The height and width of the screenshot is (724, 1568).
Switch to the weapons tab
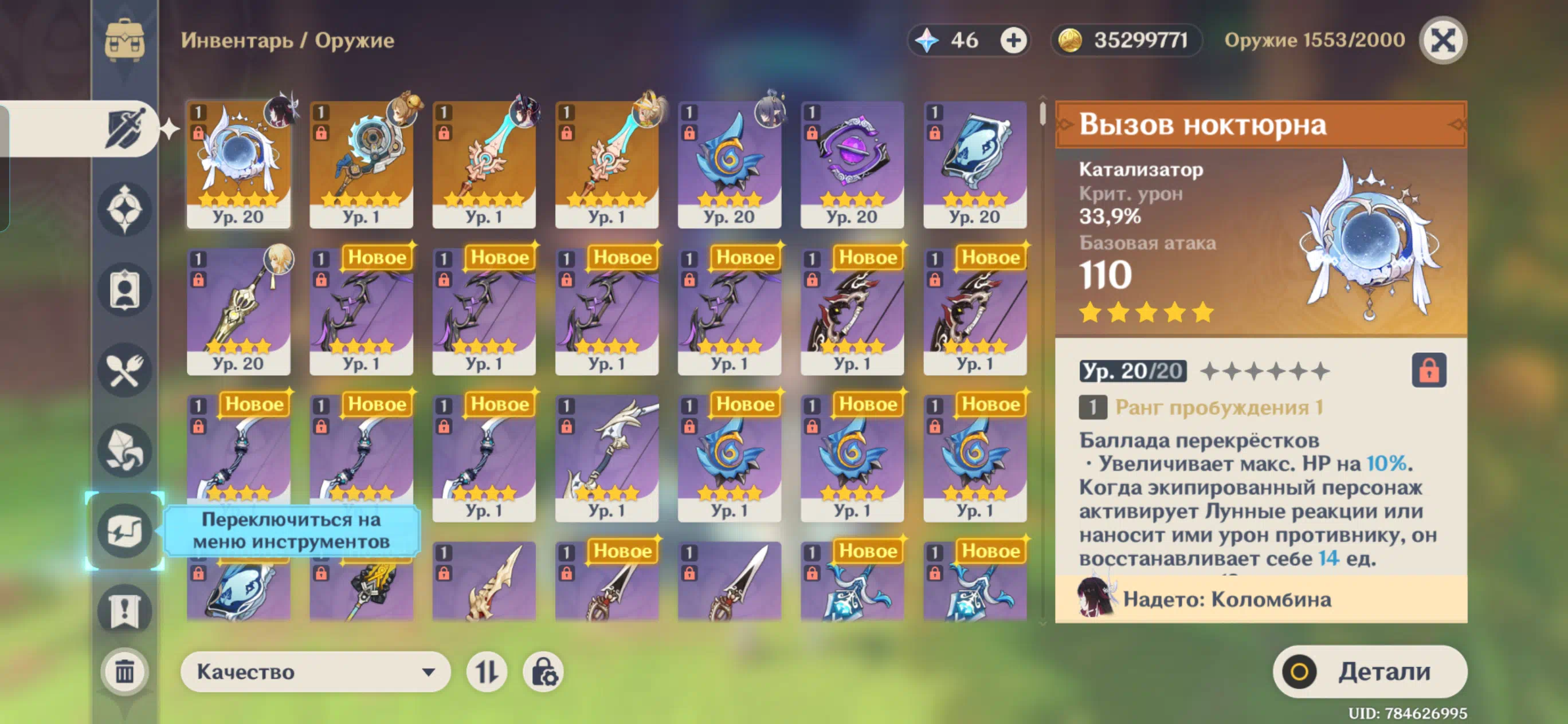click(125, 128)
